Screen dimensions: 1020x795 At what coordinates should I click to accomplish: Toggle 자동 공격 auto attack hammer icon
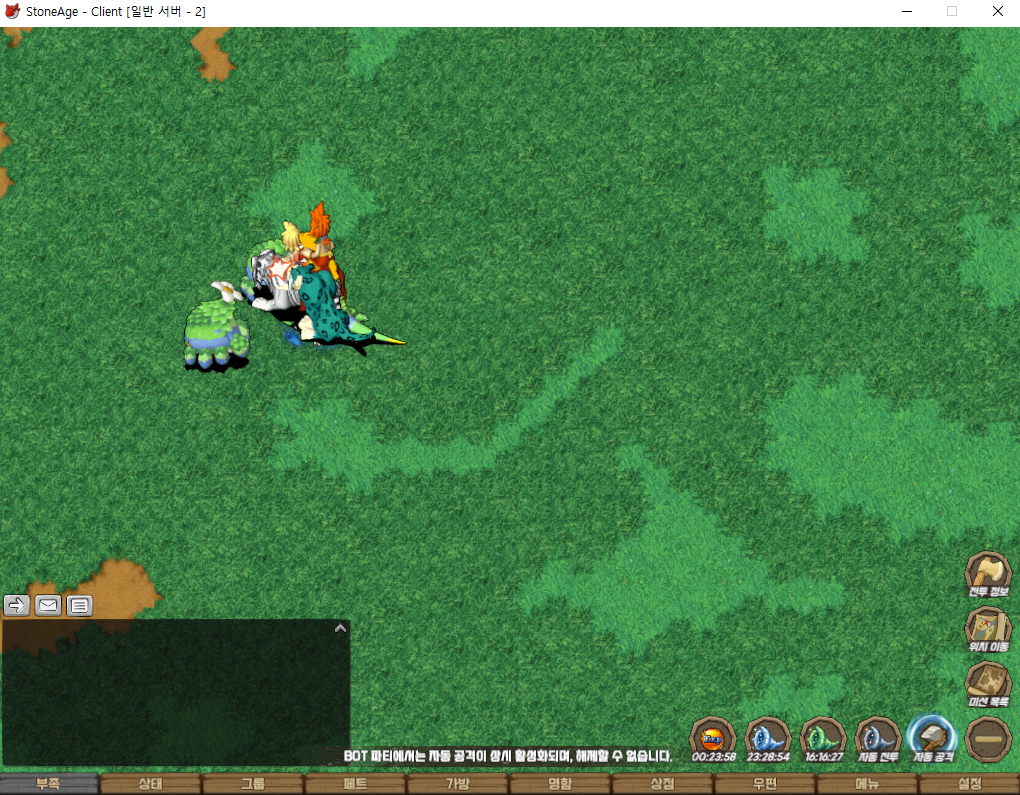coord(933,739)
